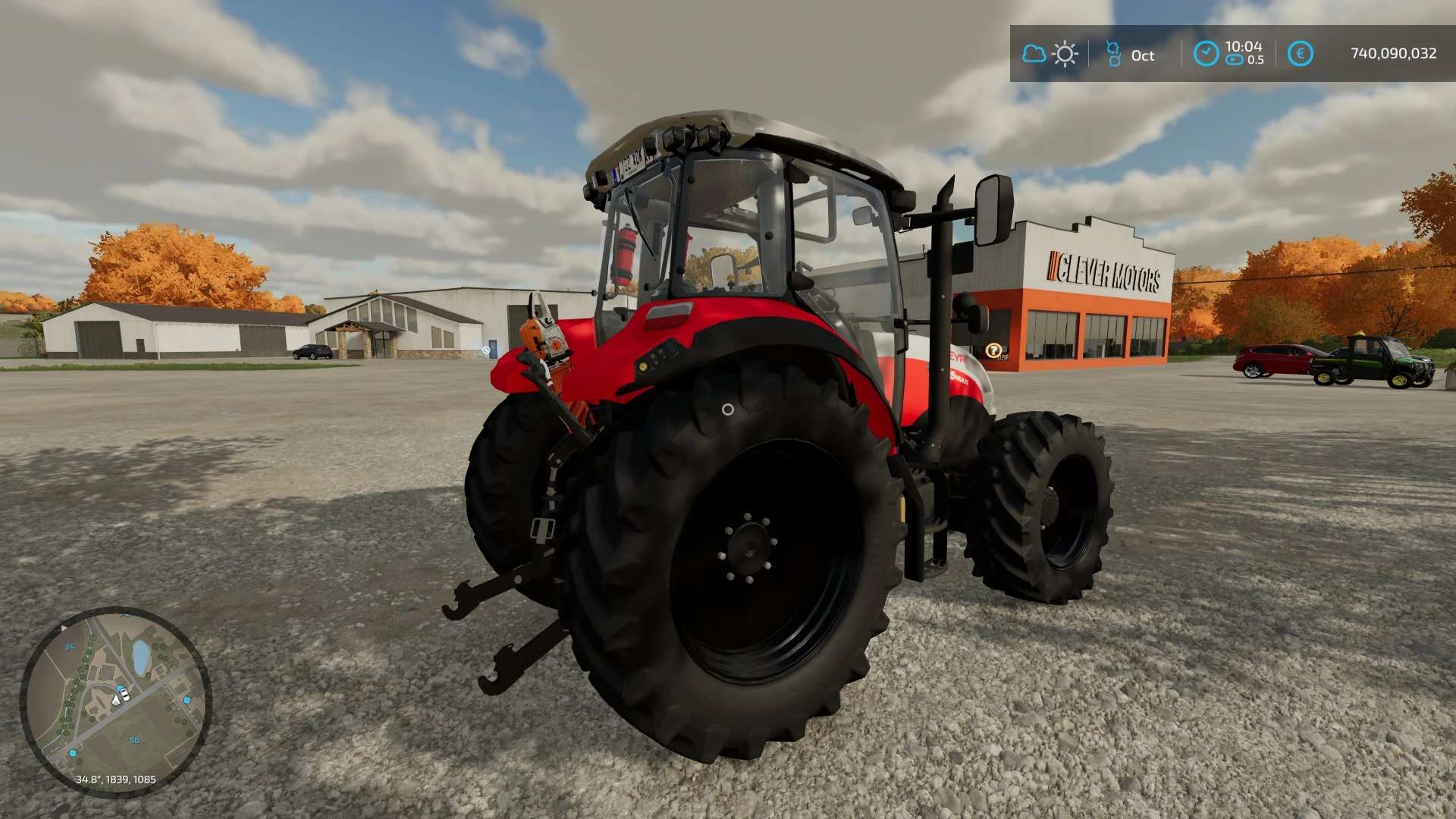Screen dimensions: 1456x819
Task: Click the October season icon
Action: (x=1113, y=54)
